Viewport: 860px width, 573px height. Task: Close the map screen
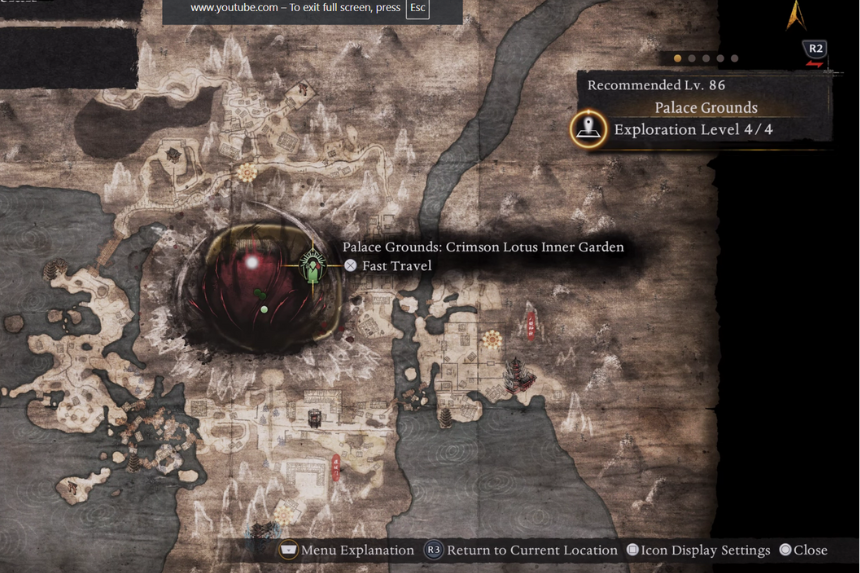pyautogui.click(x=802, y=550)
